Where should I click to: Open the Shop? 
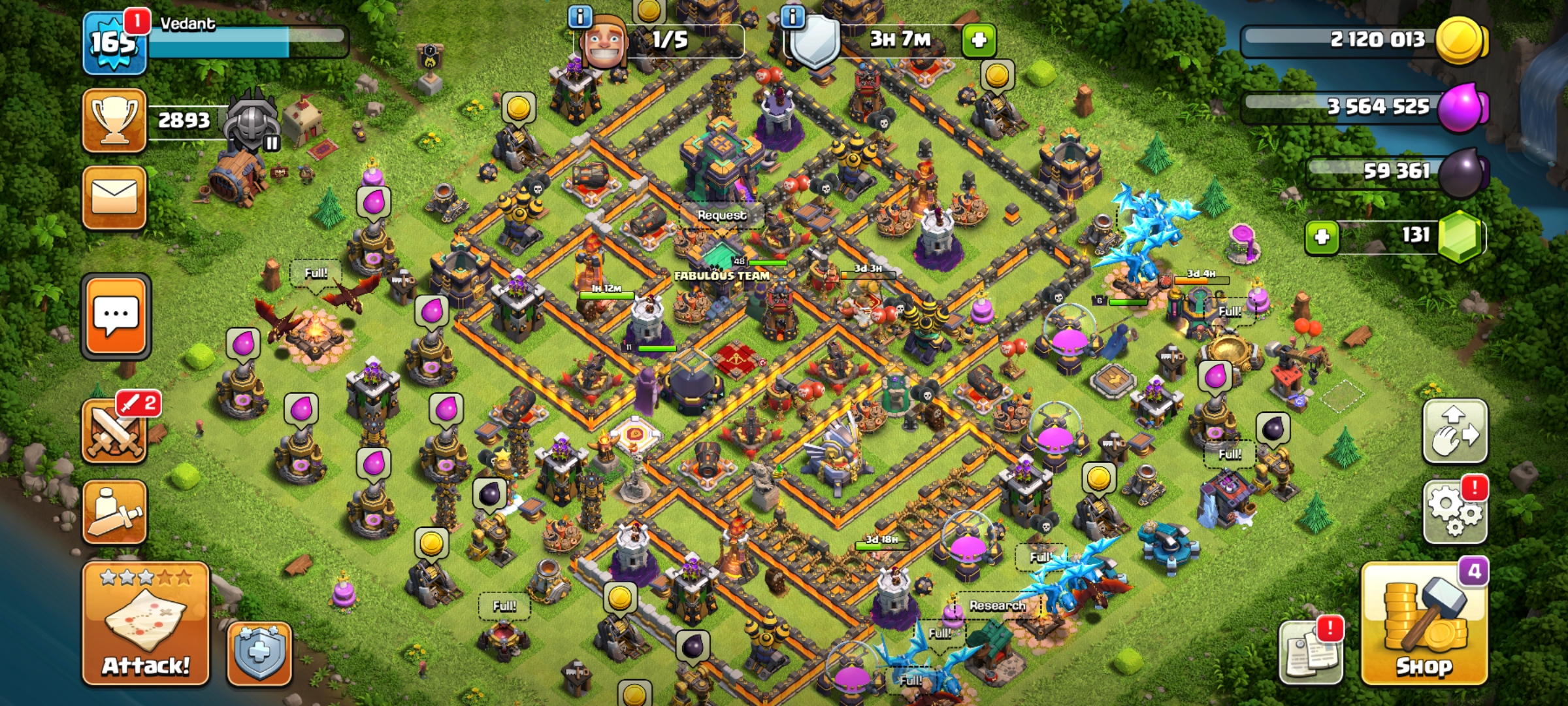[1424, 624]
